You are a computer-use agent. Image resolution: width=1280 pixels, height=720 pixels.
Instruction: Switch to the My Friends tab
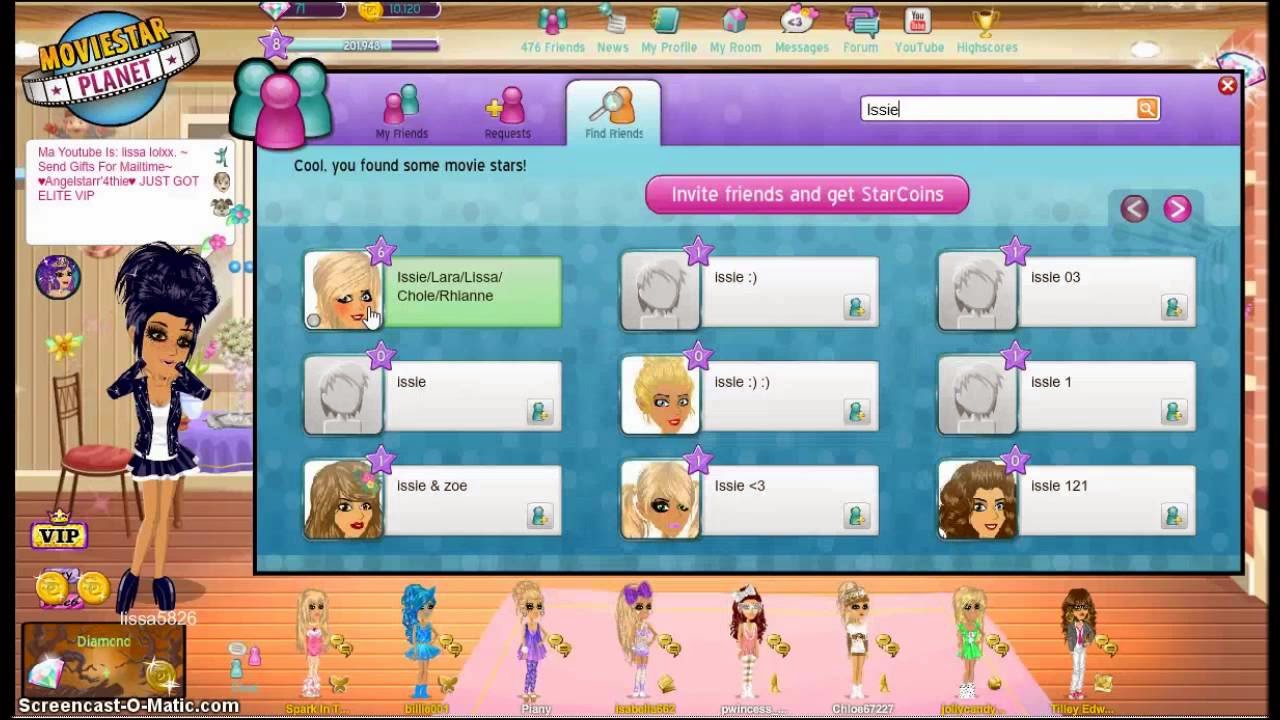(x=402, y=110)
